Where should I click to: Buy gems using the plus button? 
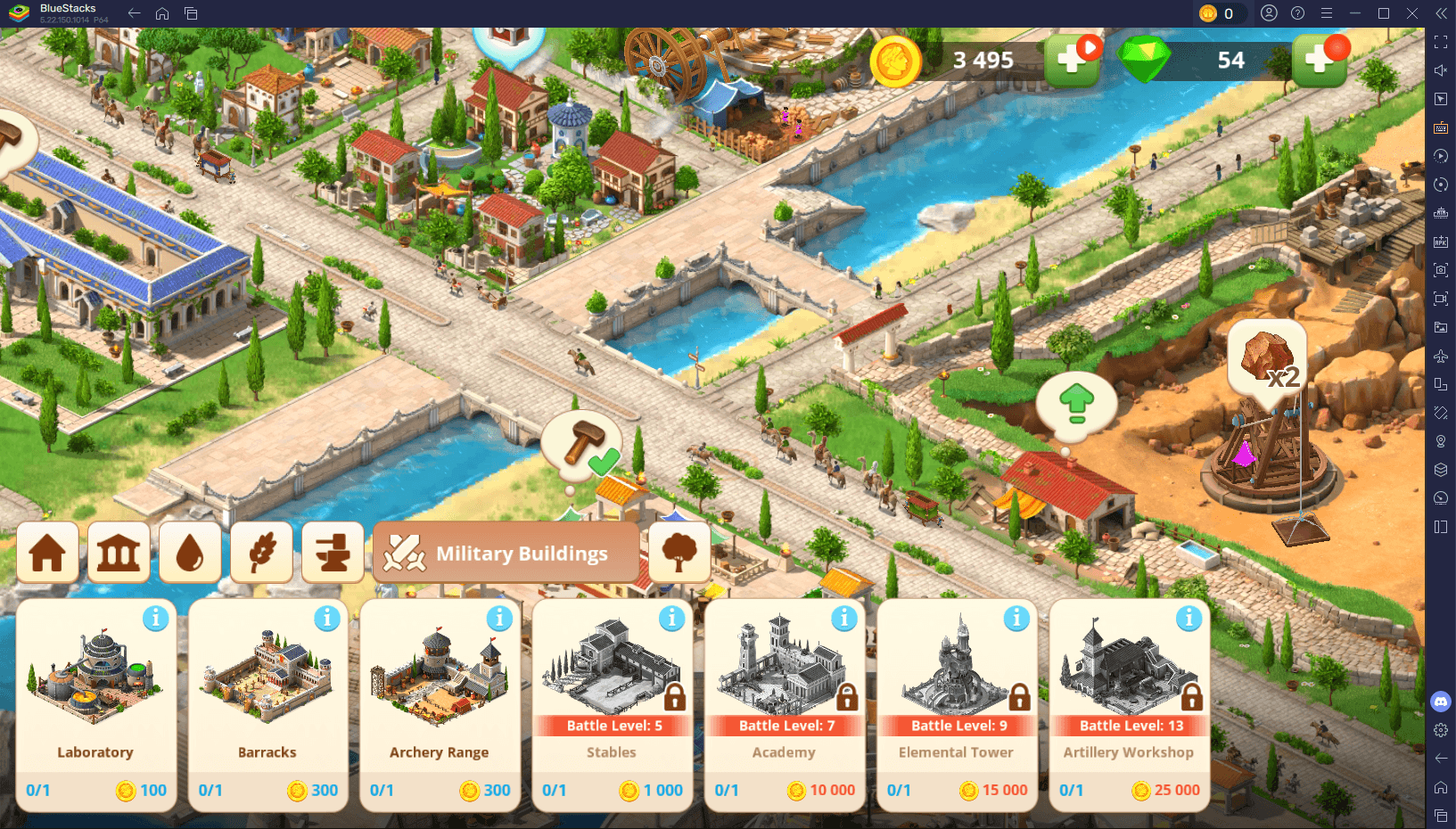tap(1320, 60)
